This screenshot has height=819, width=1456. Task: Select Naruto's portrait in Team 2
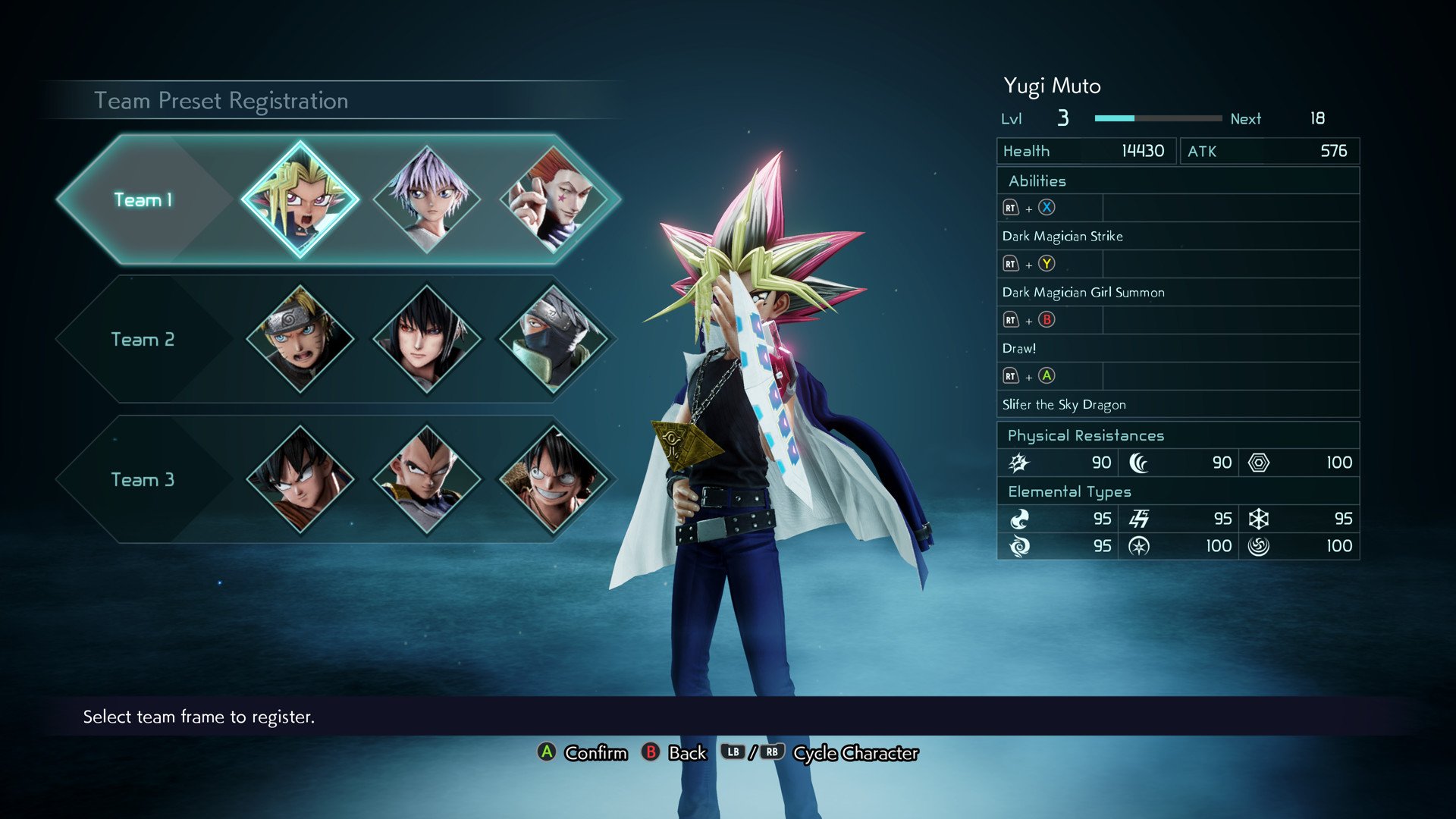pyautogui.click(x=300, y=339)
